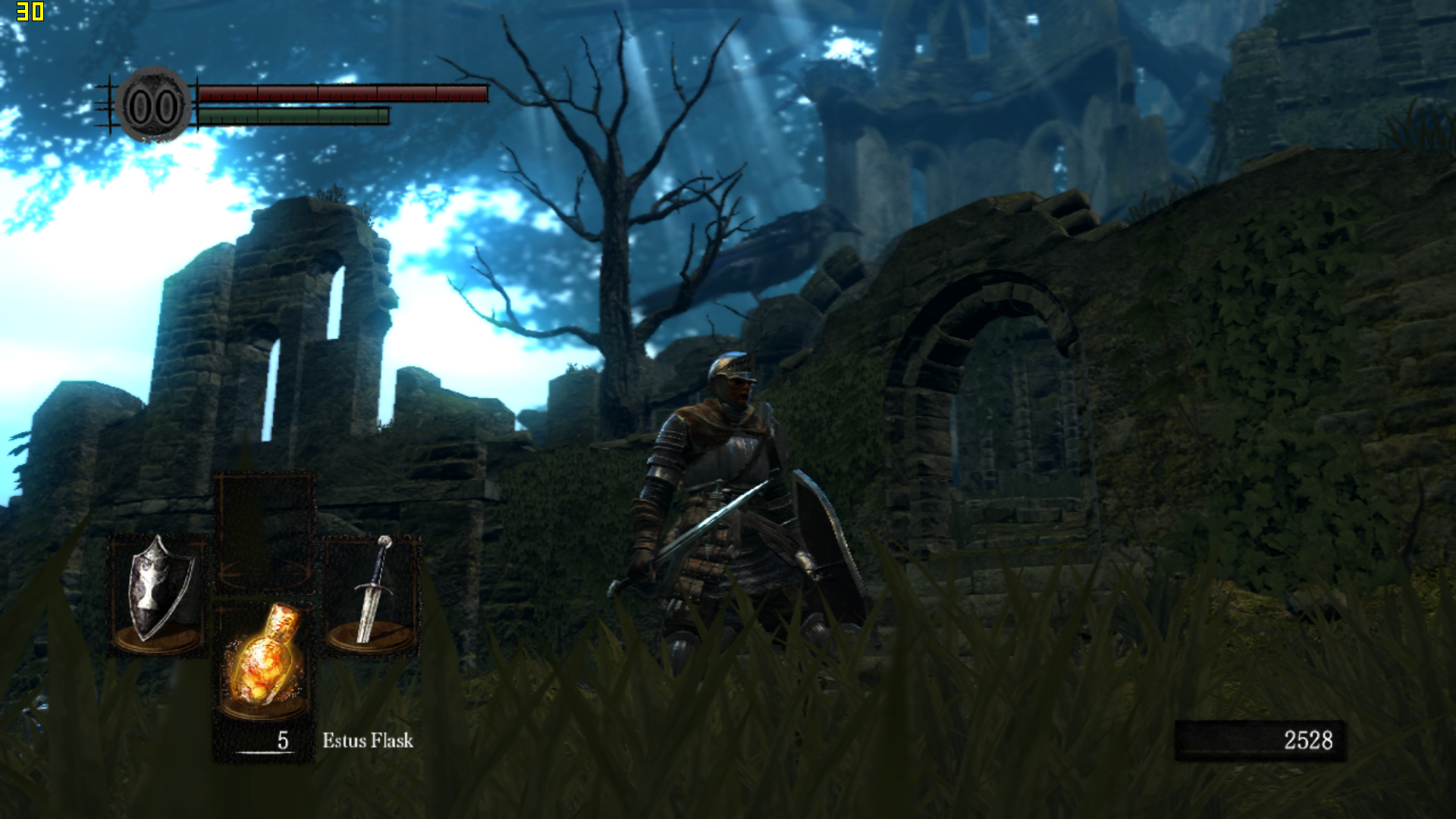Click the humanity counter emblem

pos(154,106)
